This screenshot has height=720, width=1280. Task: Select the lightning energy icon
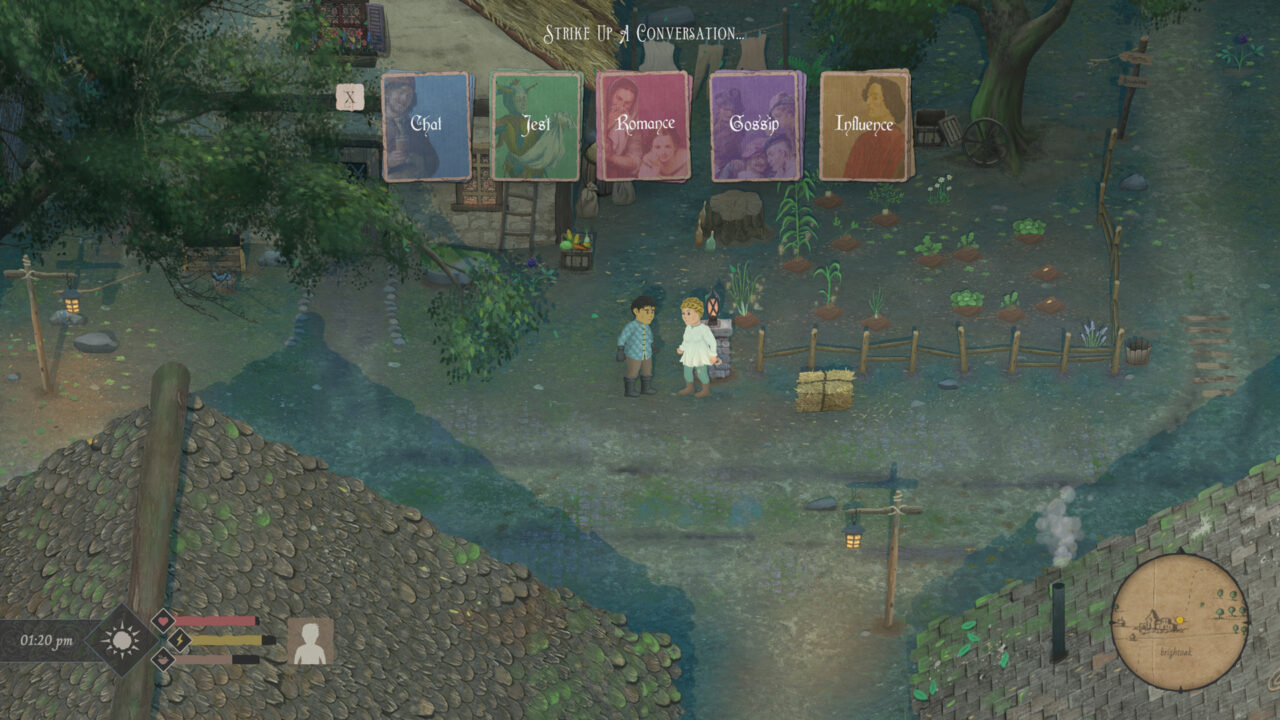click(179, 640)
